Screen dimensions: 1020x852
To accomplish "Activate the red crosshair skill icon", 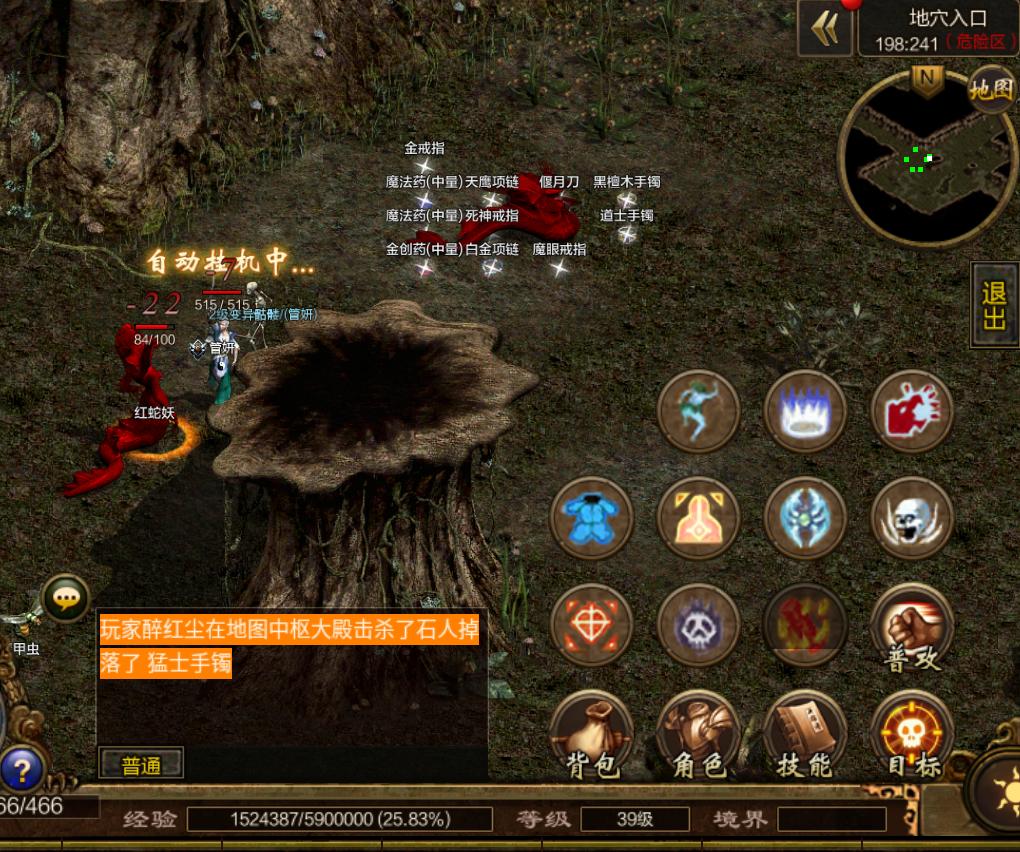I will coord(592,627).
